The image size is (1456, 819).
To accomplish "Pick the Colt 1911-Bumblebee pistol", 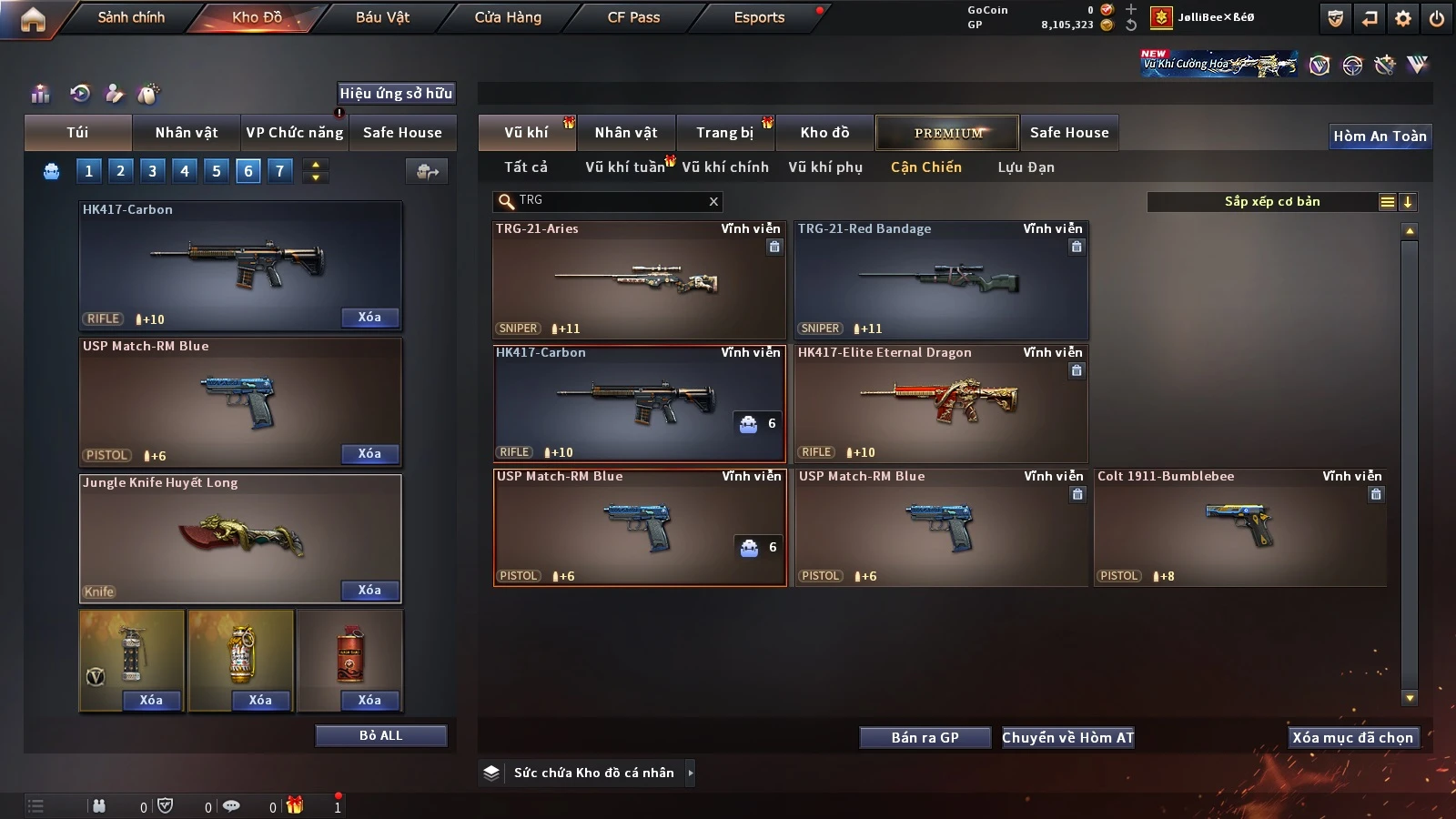I will tap(1239, 528).
